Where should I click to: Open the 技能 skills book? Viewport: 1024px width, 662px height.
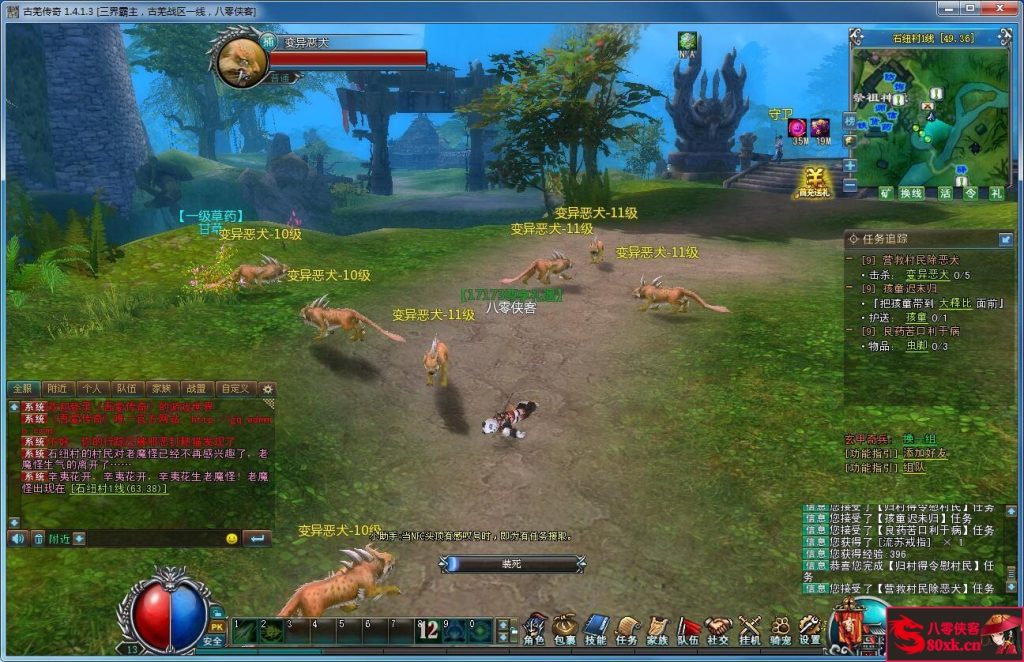[x=596, y=628]
